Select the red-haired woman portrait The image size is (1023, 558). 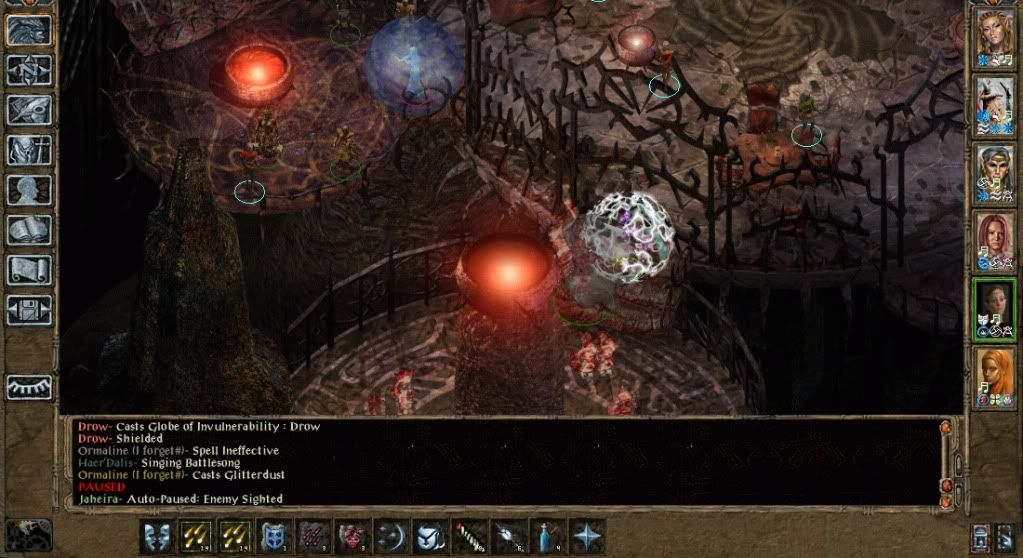(994, 239)
